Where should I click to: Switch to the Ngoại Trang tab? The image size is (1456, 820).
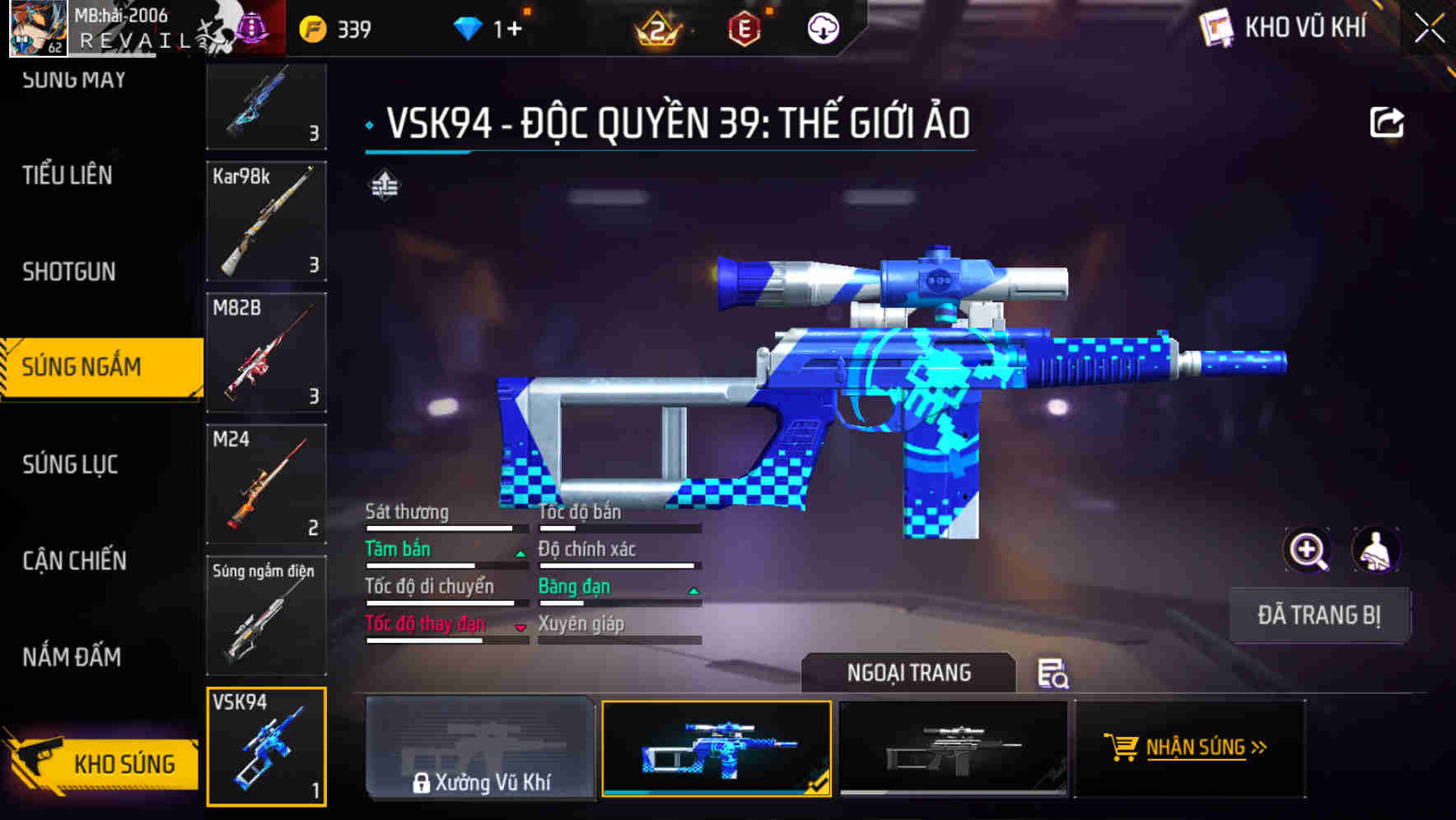click(x=908, y=673)
